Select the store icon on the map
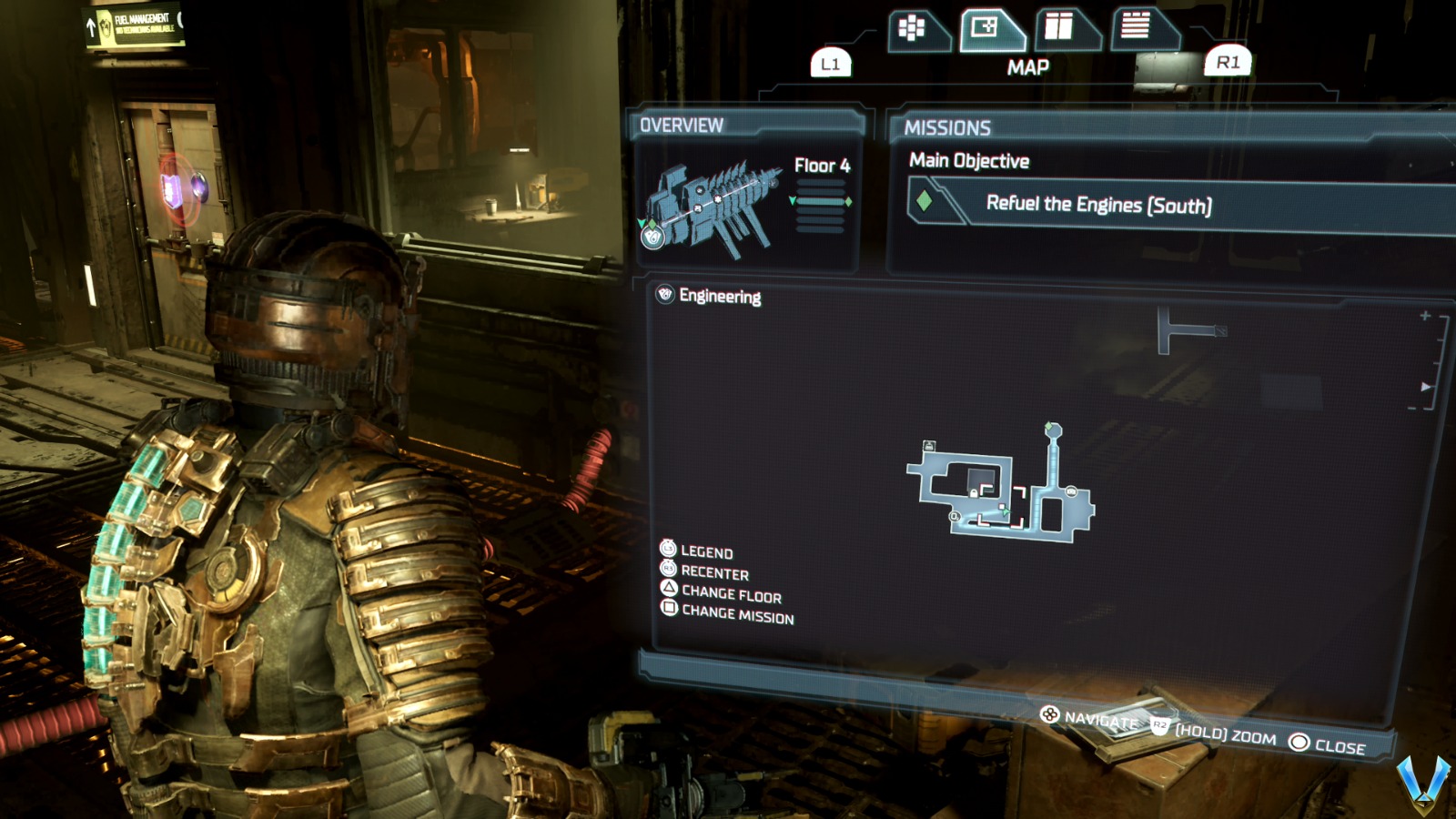The width and height of the screenshot is (1456, 819). [1070, 490]
